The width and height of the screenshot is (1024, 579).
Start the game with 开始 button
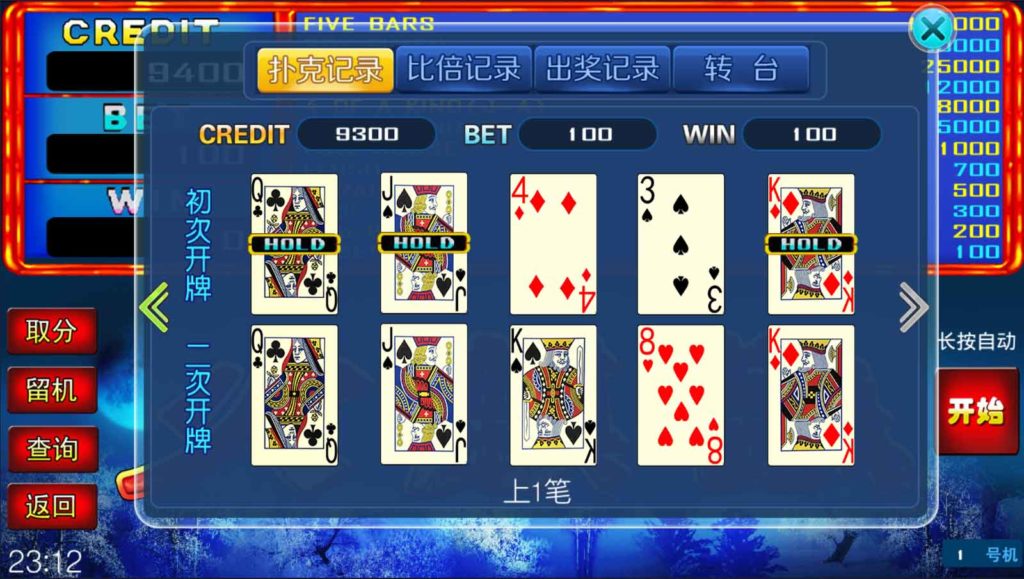[977, 410]
